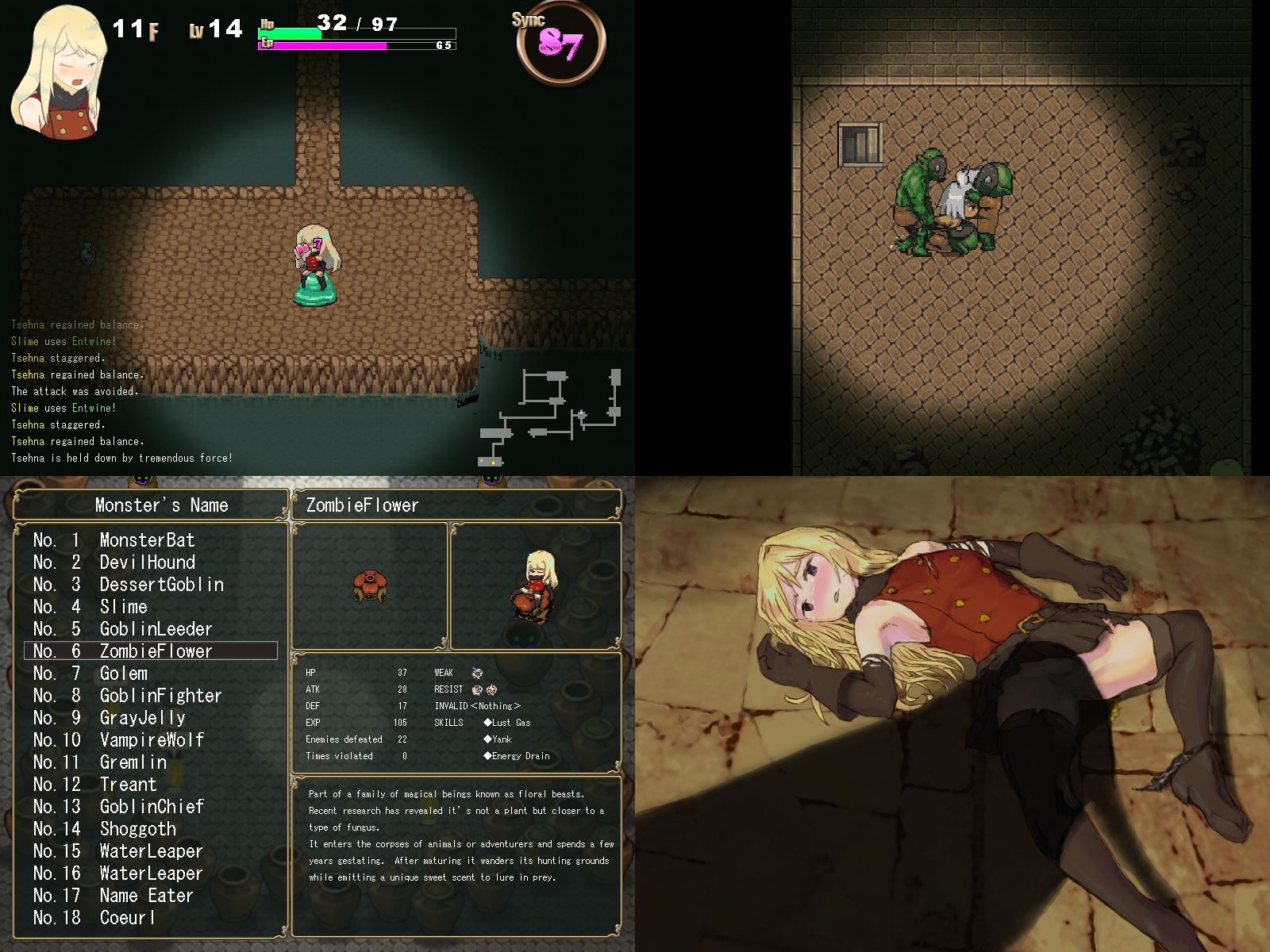The width and height of the screenshot is (1270, 952).
Task: Select MonsterBat in the monster list
Action: pyautogui.click(x=148, y=540)
